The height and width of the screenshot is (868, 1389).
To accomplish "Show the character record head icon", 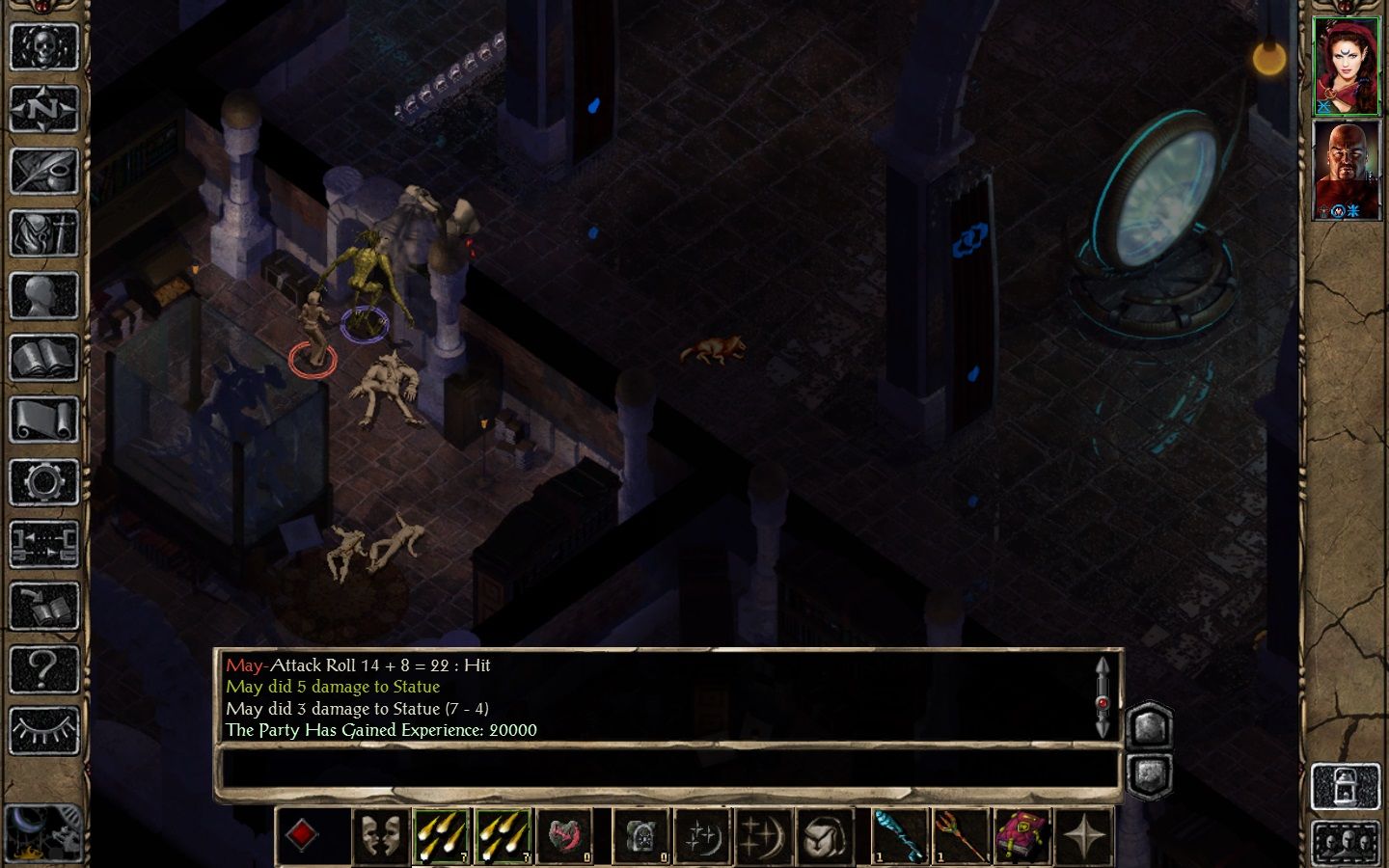I will tap(43, 296).
